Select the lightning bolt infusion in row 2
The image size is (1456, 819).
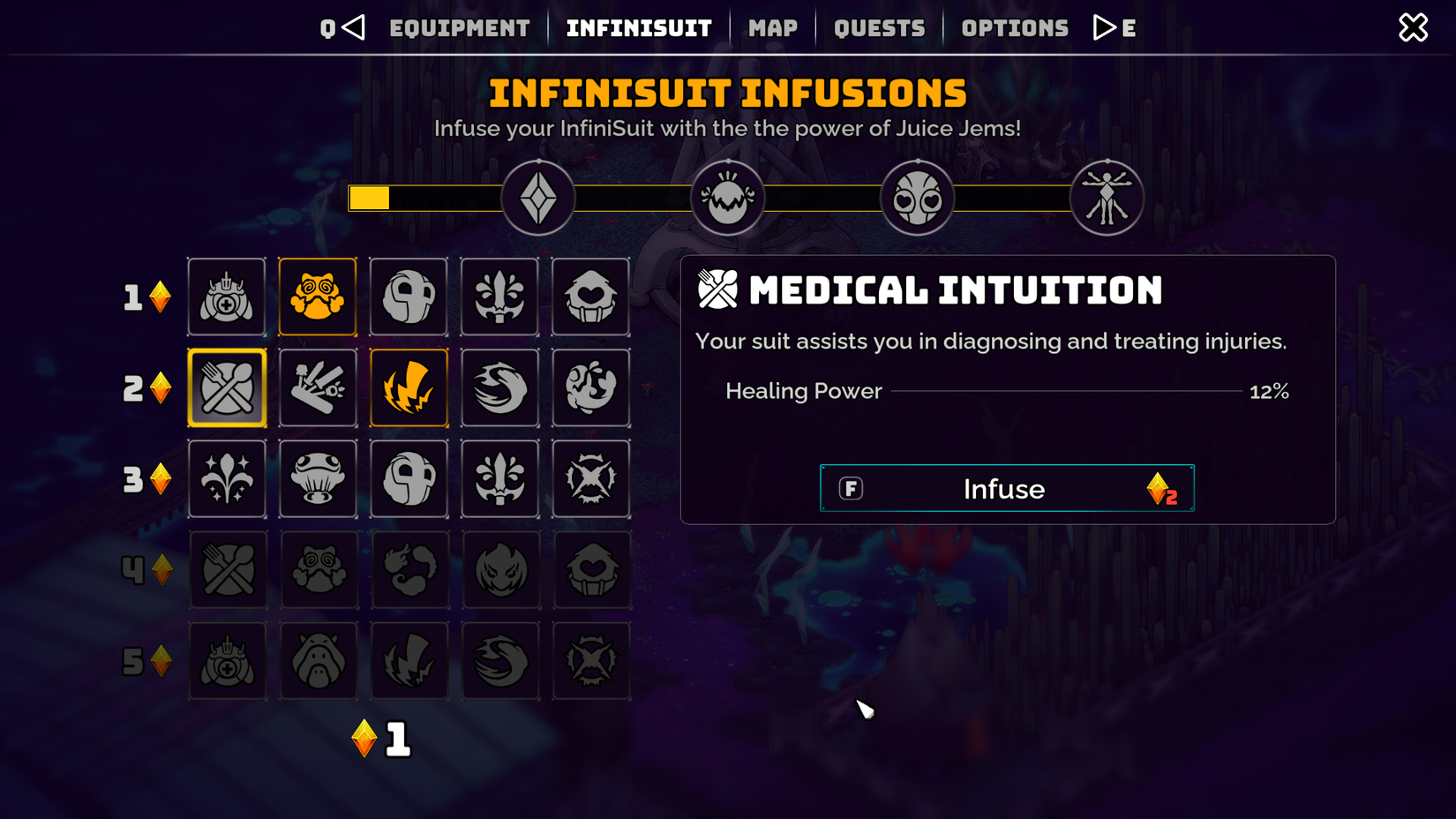(409, 387)
